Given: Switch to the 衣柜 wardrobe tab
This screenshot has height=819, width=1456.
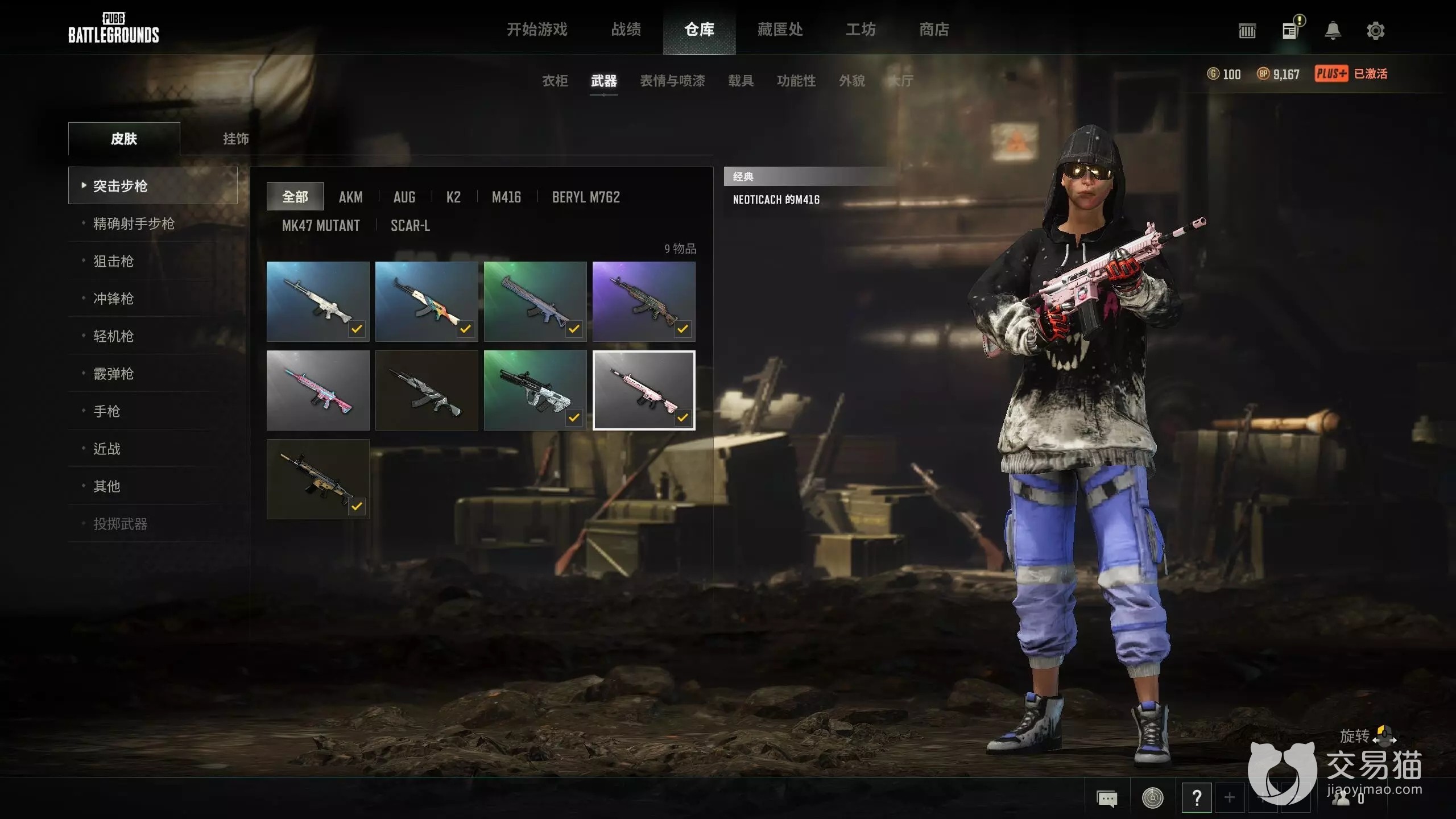Looking at the screenshot, I should tap(555, 81).
